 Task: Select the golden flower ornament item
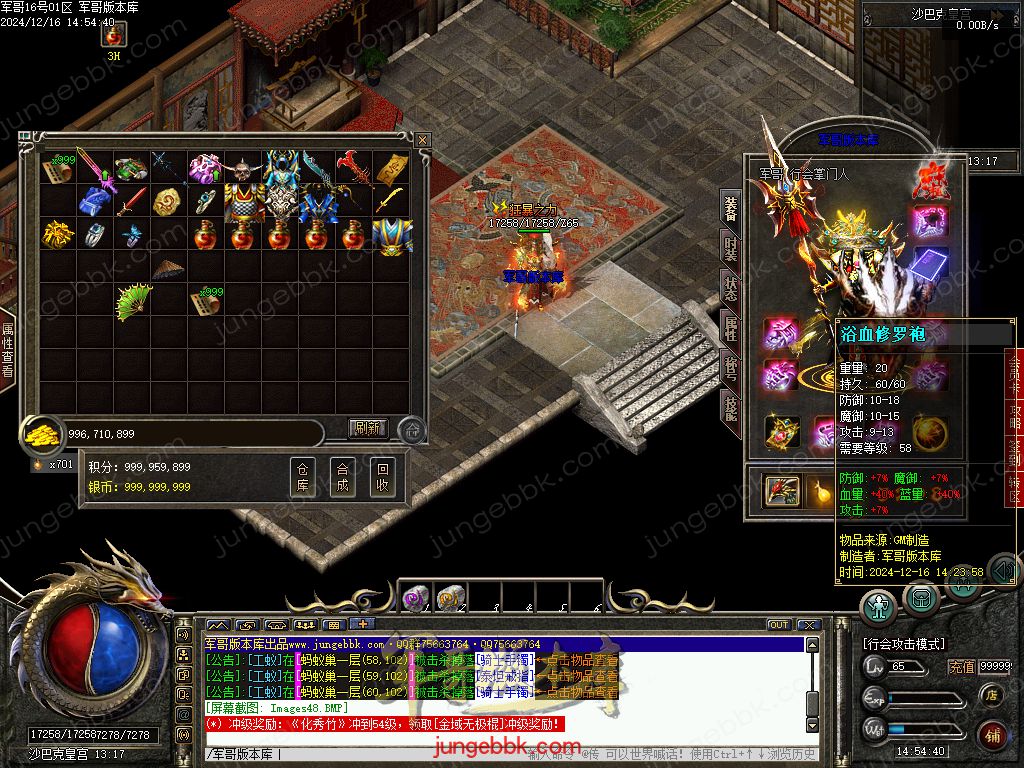[57, 235]
